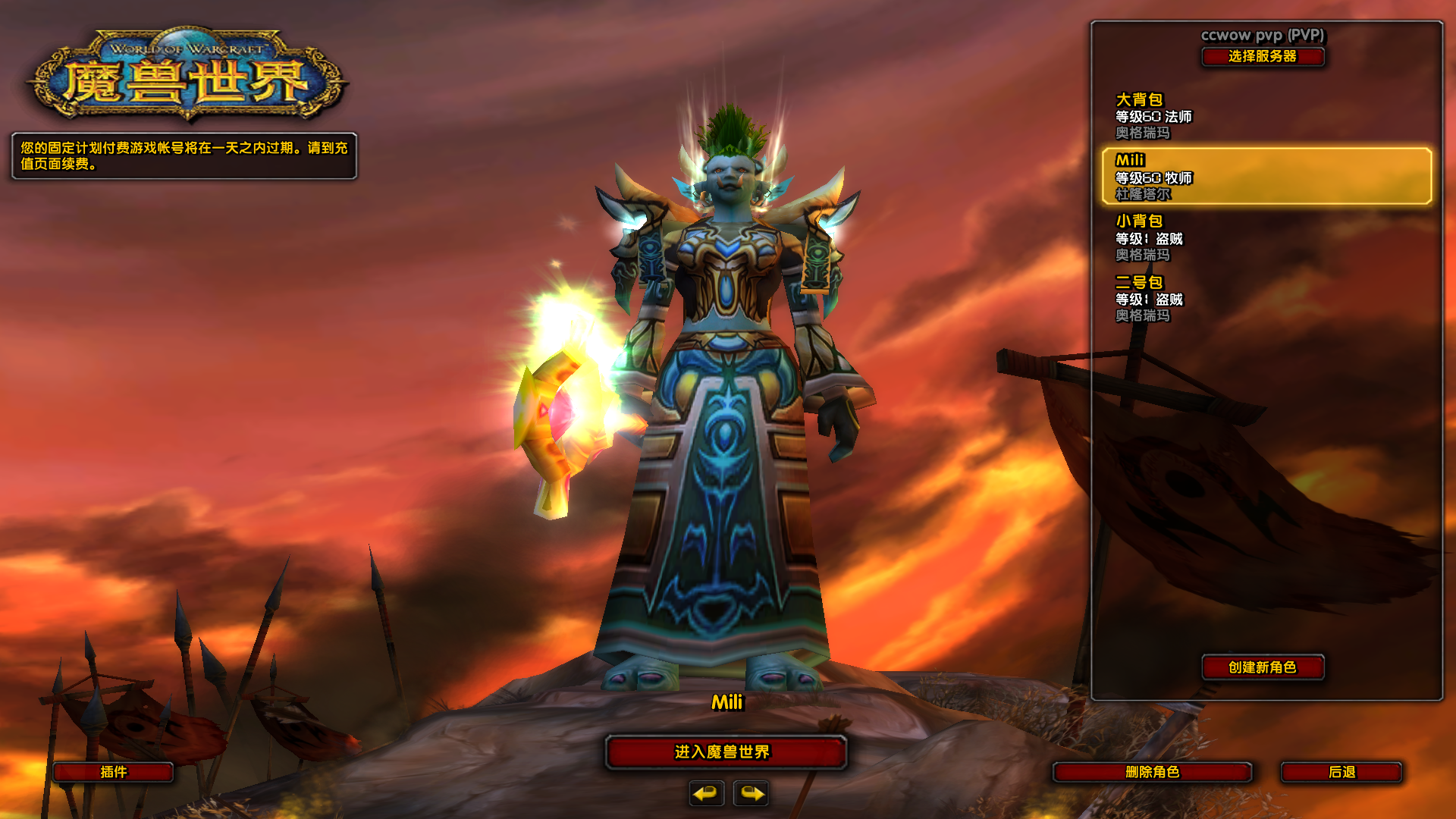Click the 进入魔兽世界 enter world button
The height and width of the screenshot is (819, 1456).
pos(725,752)
